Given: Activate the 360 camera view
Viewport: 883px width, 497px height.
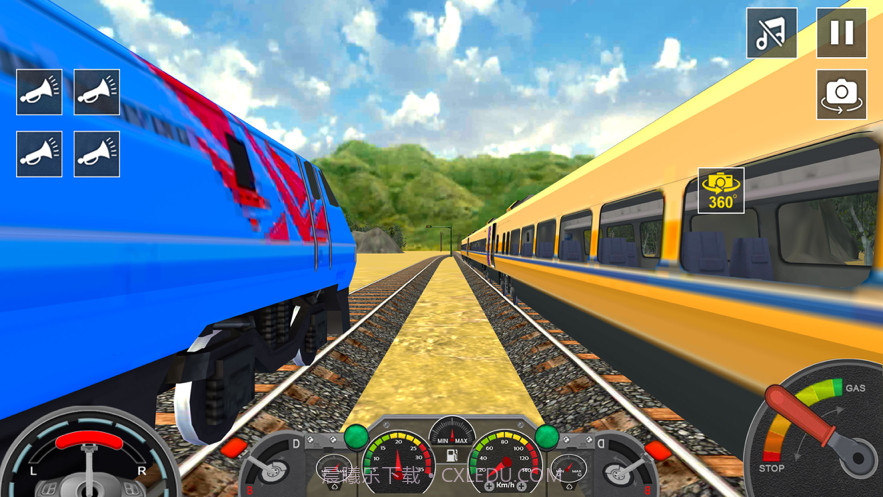Looking at the screenshot, I should (x=721, y=190).
